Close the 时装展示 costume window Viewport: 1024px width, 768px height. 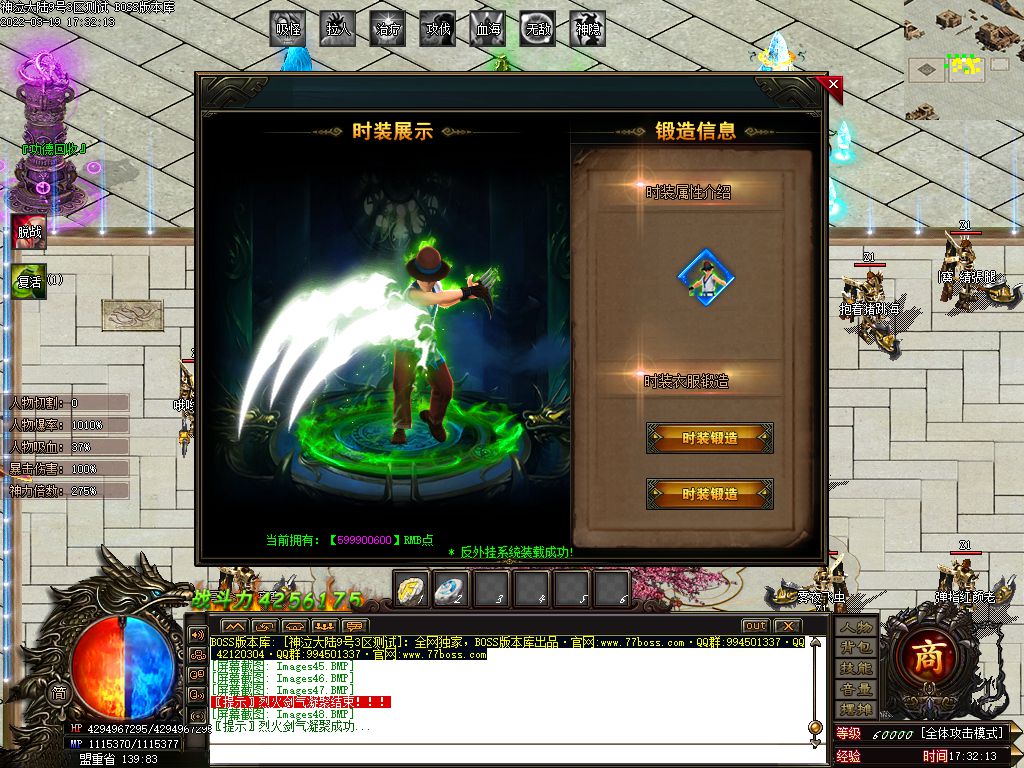[x=833, y=85]
